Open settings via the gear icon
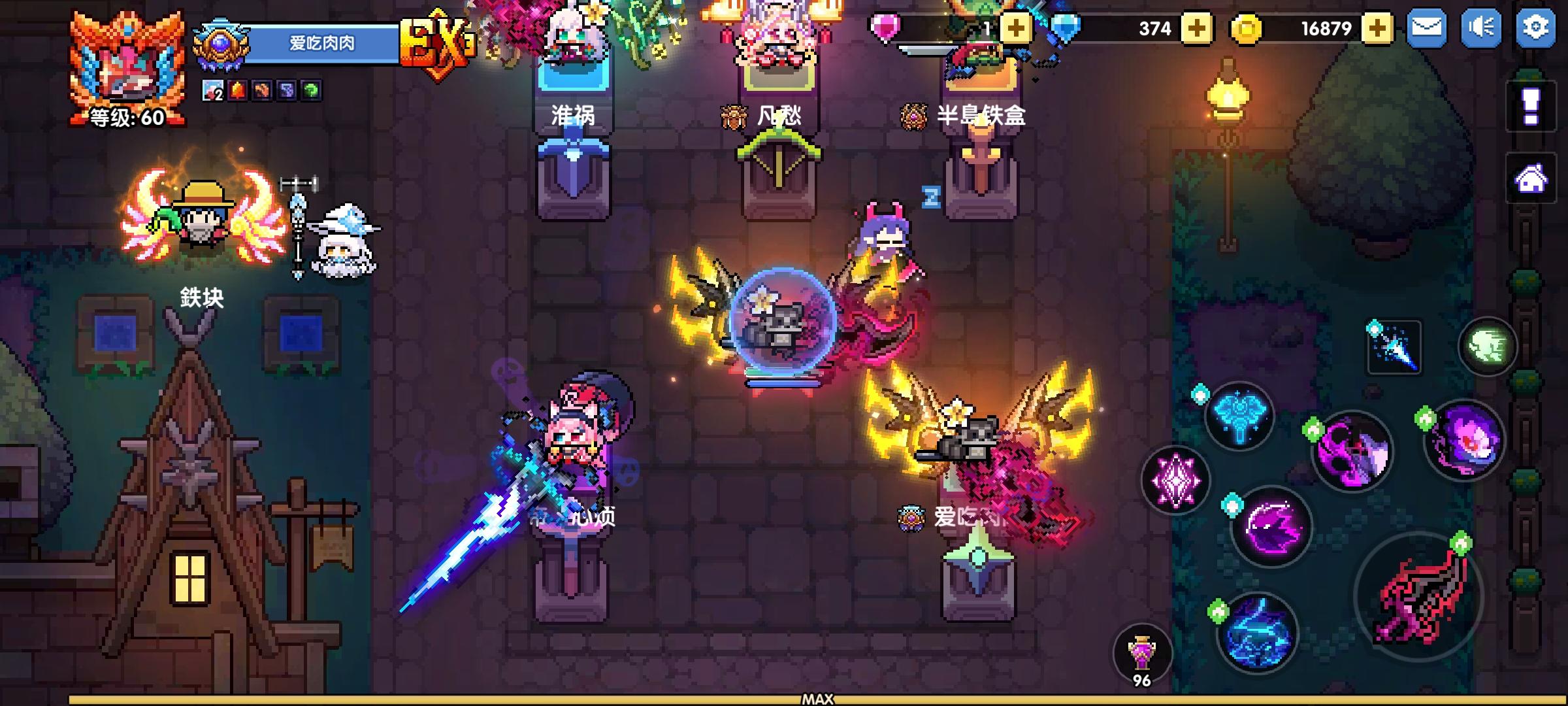The width and height of the screenshot is (1568, 706). (x=1537, y=27)
